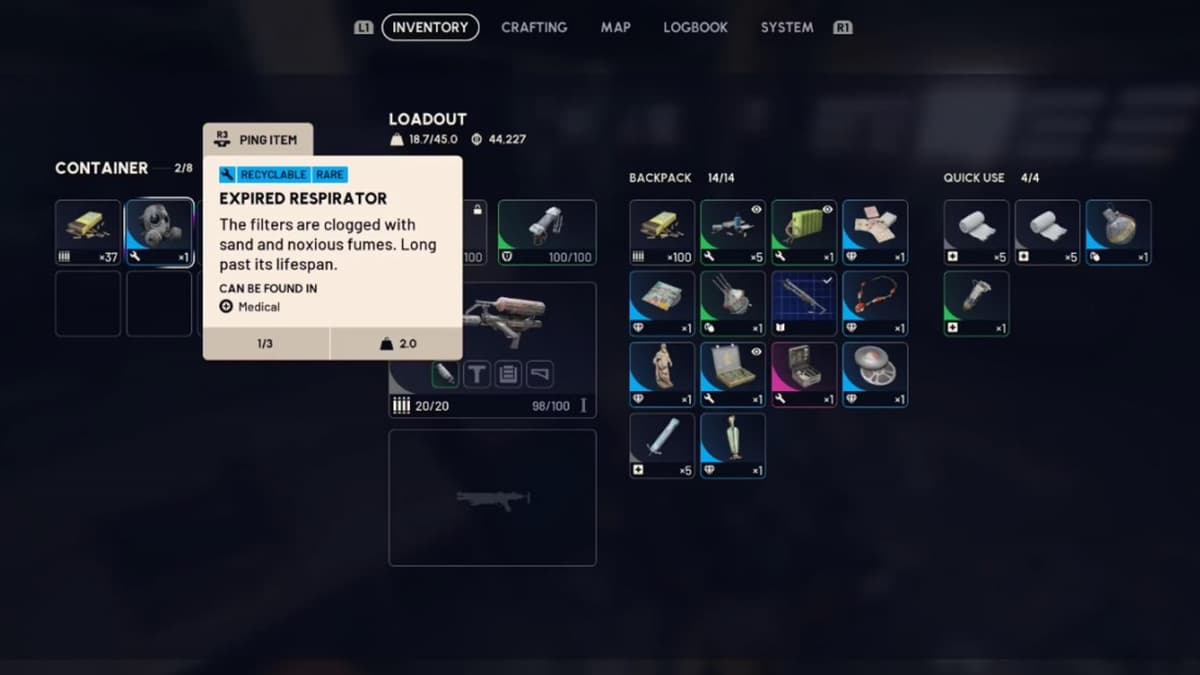Open the System tab

(x=787, y=27)
